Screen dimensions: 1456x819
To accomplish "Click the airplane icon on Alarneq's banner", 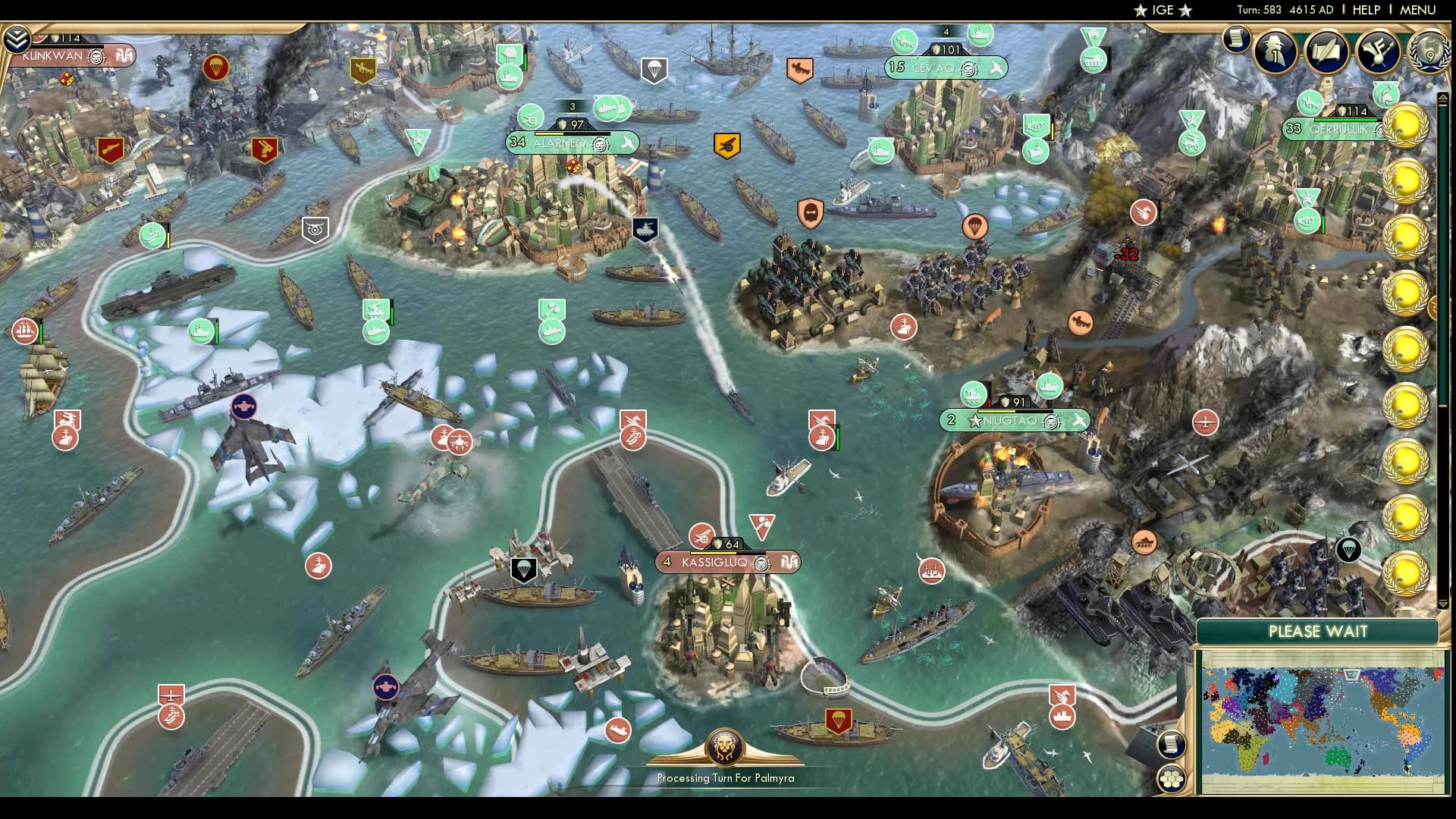I will [626, 142].
